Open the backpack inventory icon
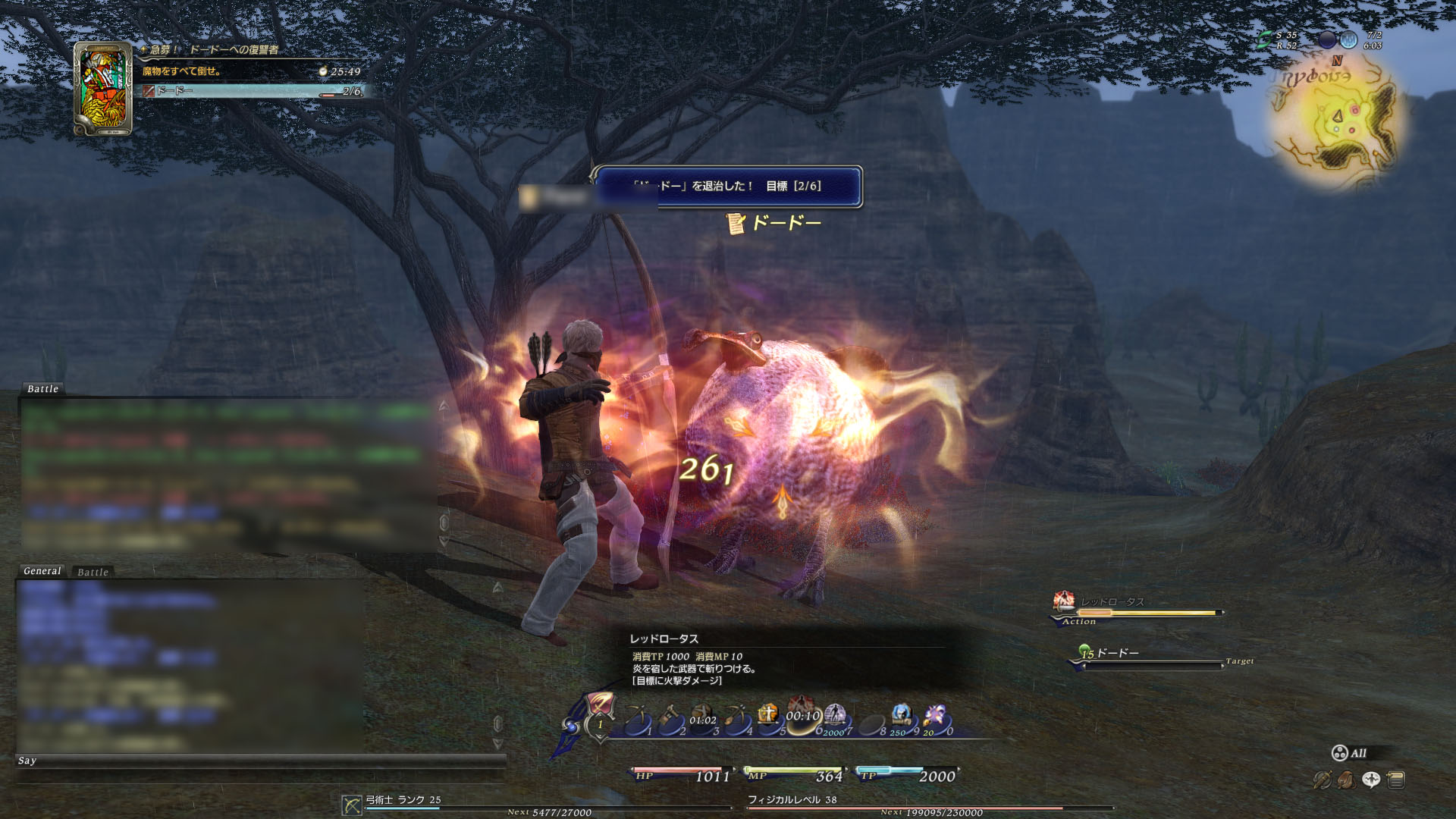 click(1346, 780)
